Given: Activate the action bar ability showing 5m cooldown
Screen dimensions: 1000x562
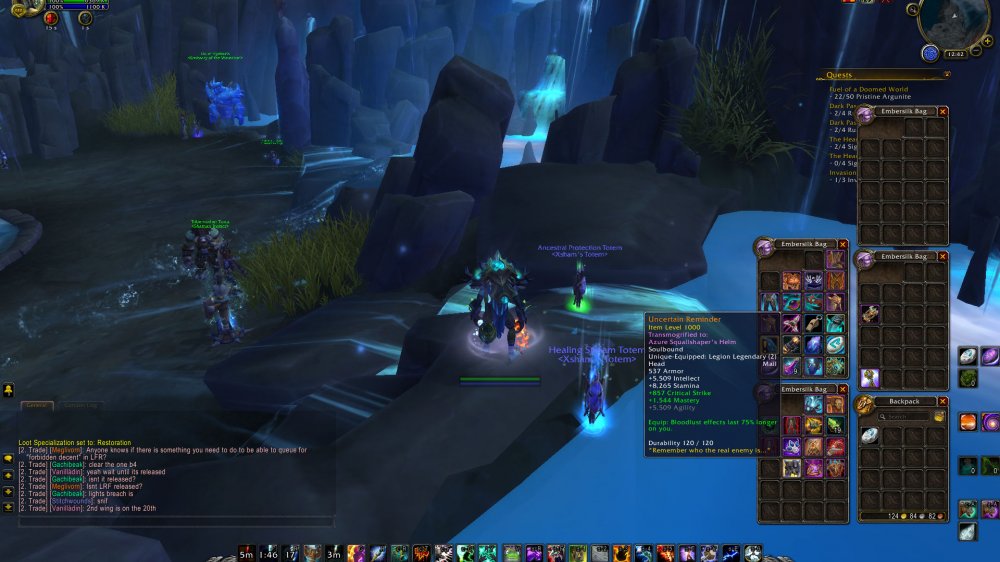Looking at the screenshot, I should 246,552.
